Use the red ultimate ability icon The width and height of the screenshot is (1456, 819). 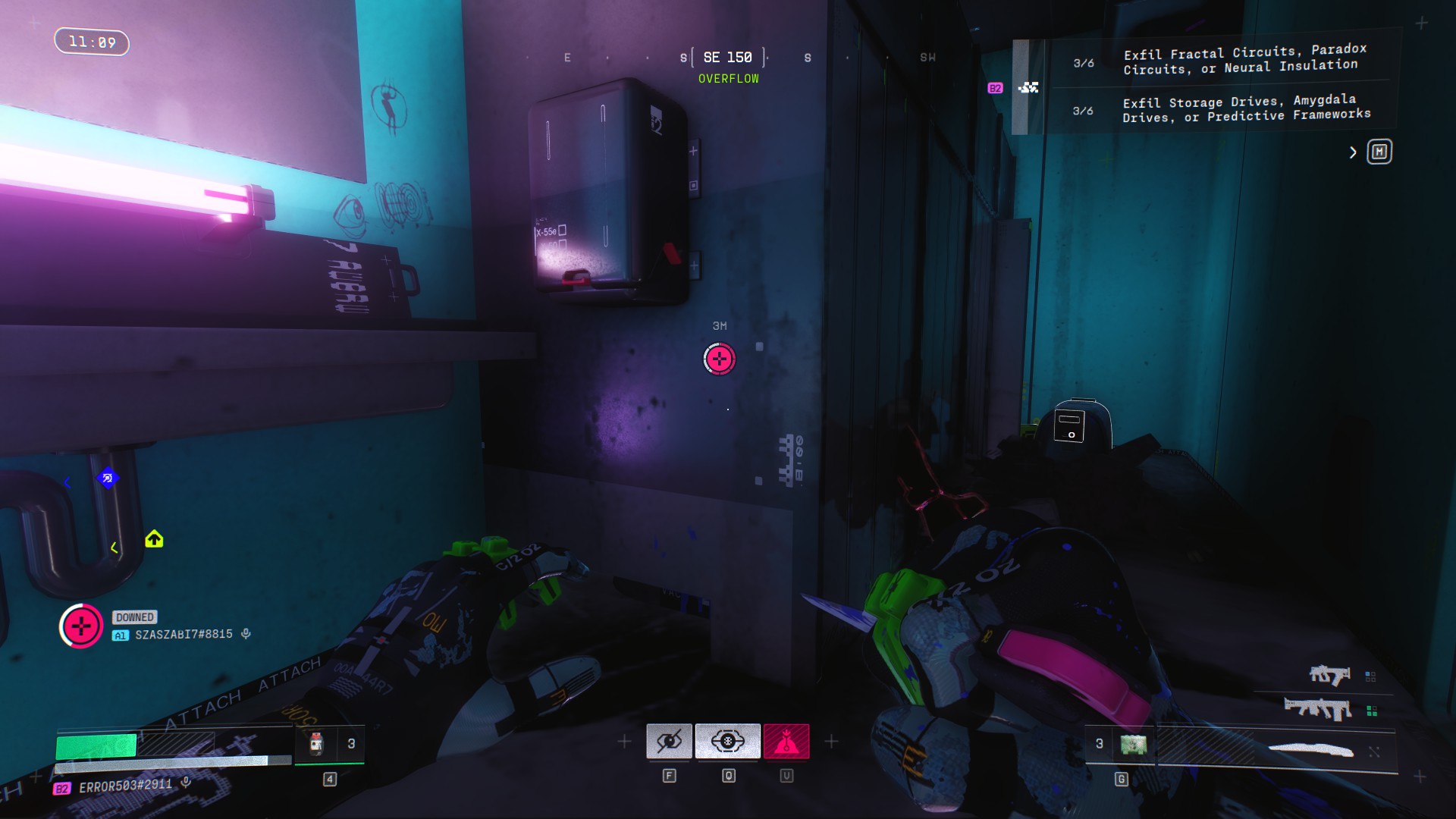point(786,741)
